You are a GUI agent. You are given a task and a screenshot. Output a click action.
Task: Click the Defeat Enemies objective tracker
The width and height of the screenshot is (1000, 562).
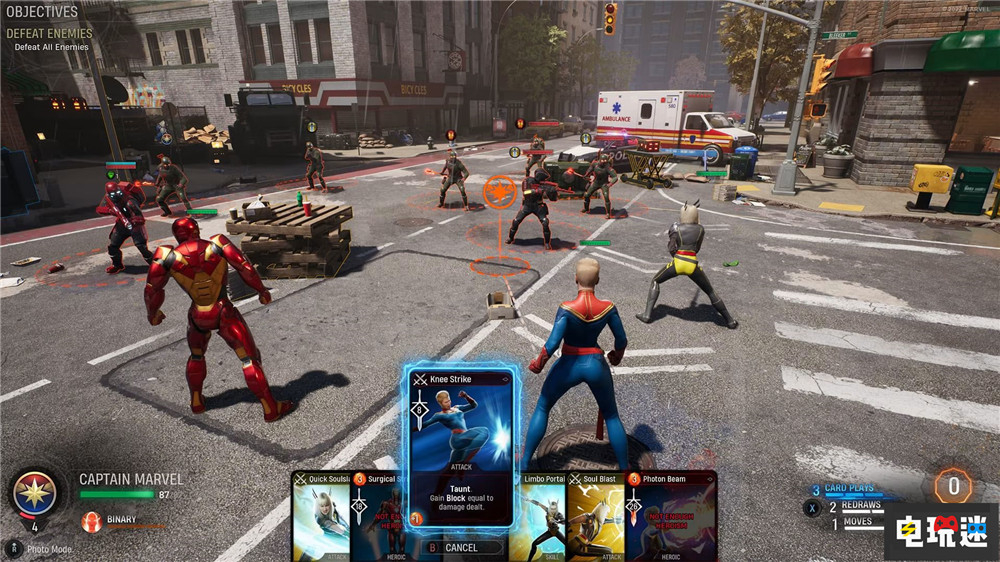[49, 34]
